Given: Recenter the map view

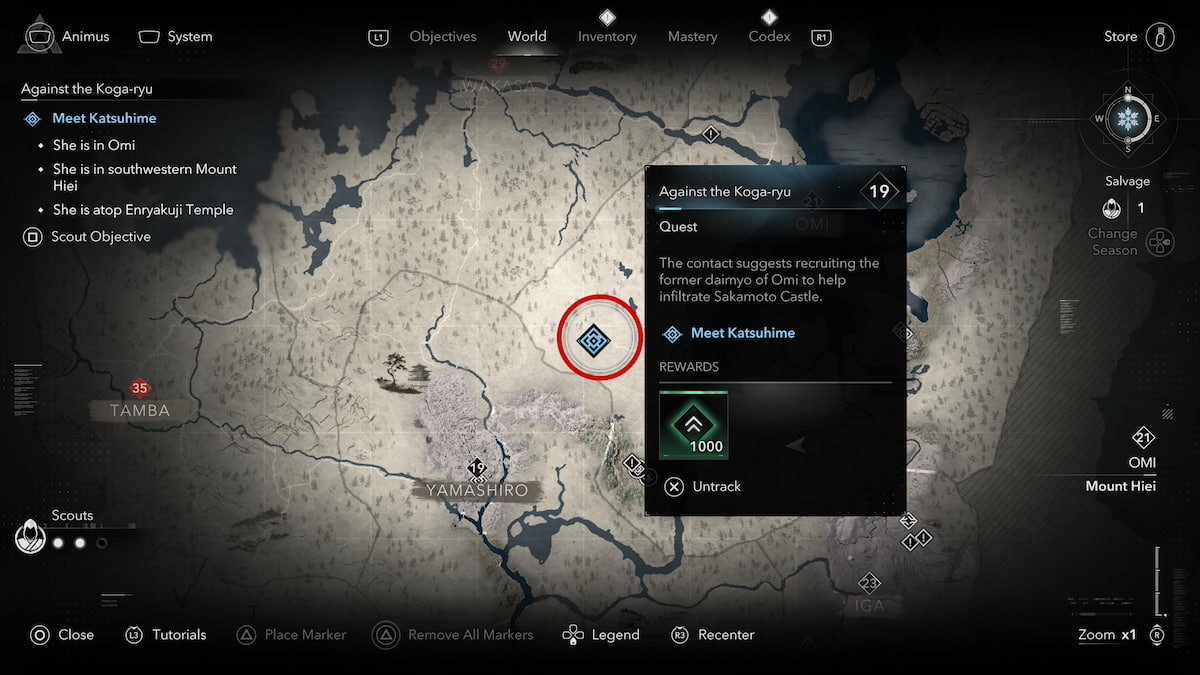Looking at the screenshot, I should [x=714, y=635].
